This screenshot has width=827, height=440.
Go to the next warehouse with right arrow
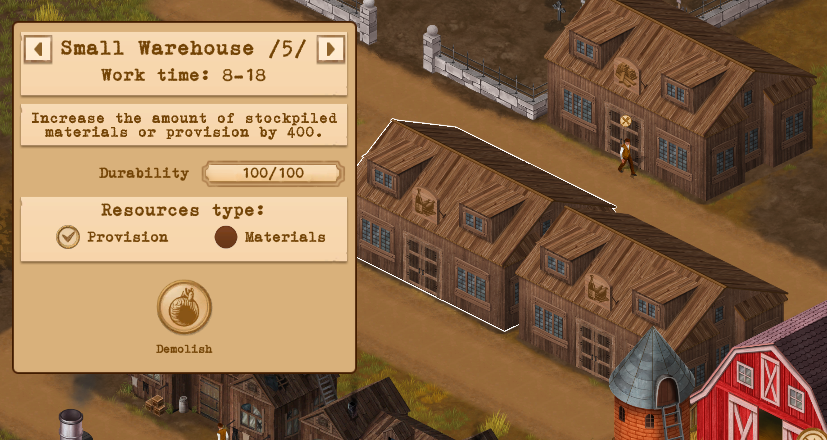click(x=330, y=48)
